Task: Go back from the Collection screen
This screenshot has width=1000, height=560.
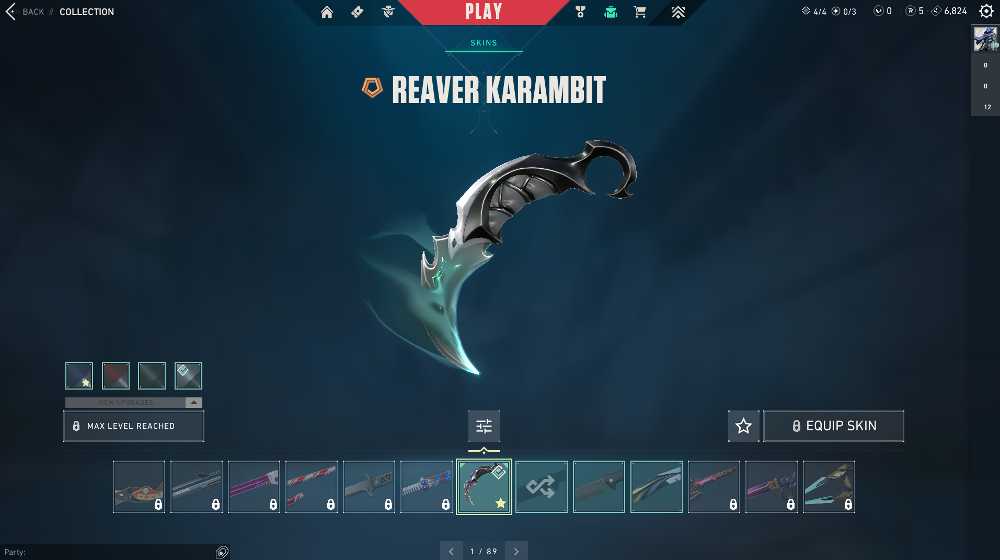Action: click(25, 12)
